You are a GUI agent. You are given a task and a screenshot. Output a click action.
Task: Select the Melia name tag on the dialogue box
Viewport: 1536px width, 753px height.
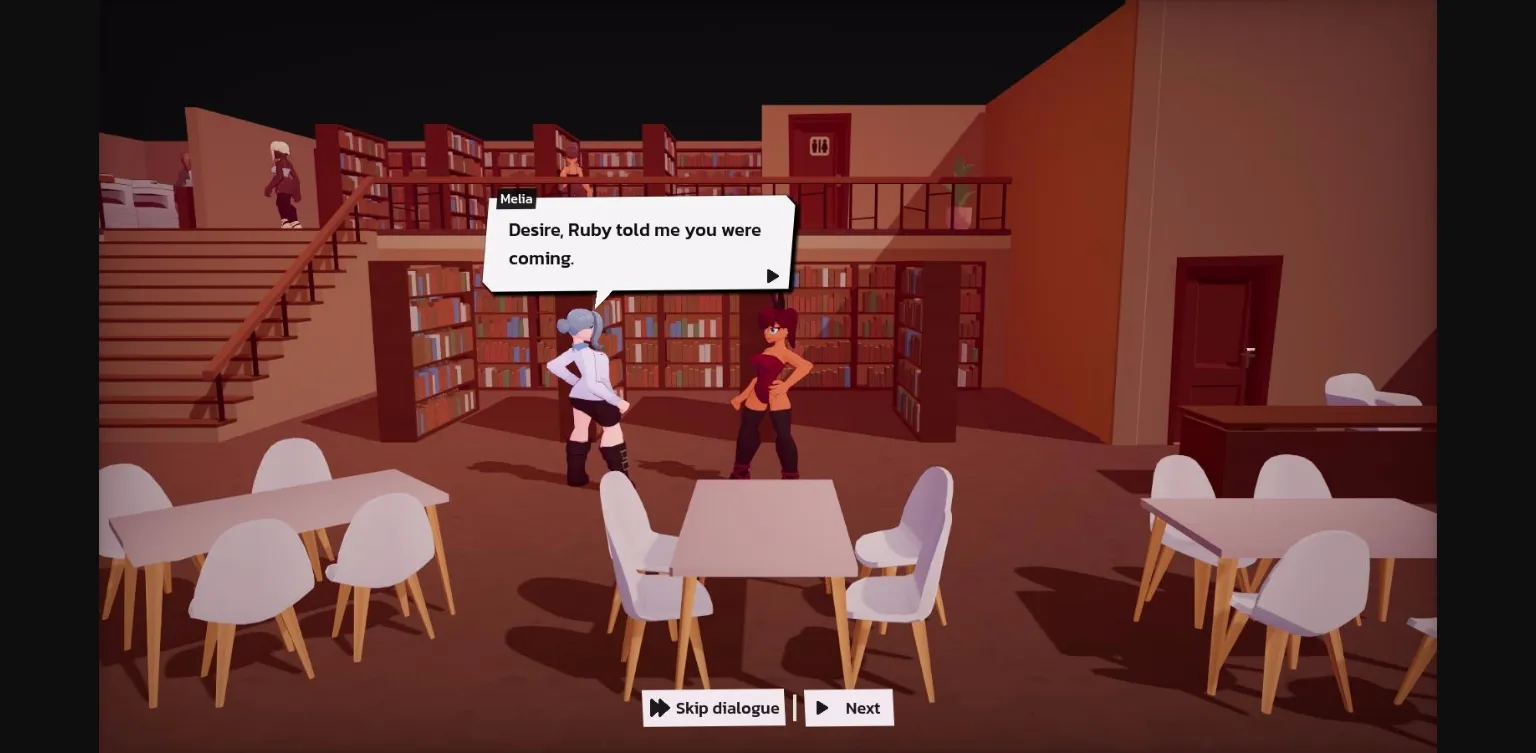[516, 199]
